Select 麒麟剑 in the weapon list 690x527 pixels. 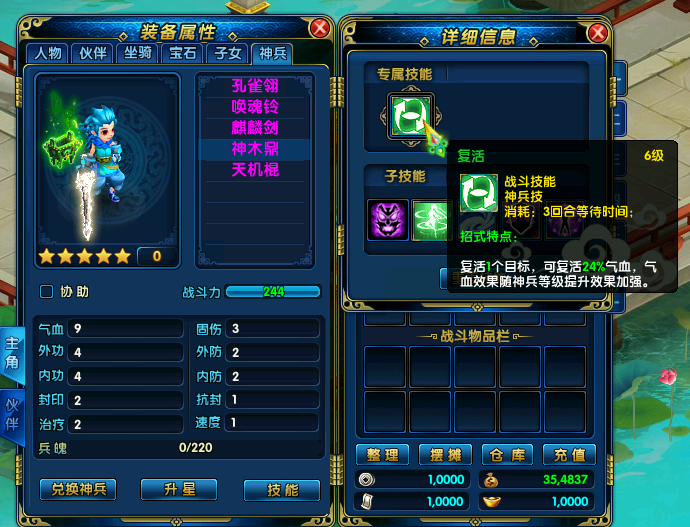coord(255,128)
